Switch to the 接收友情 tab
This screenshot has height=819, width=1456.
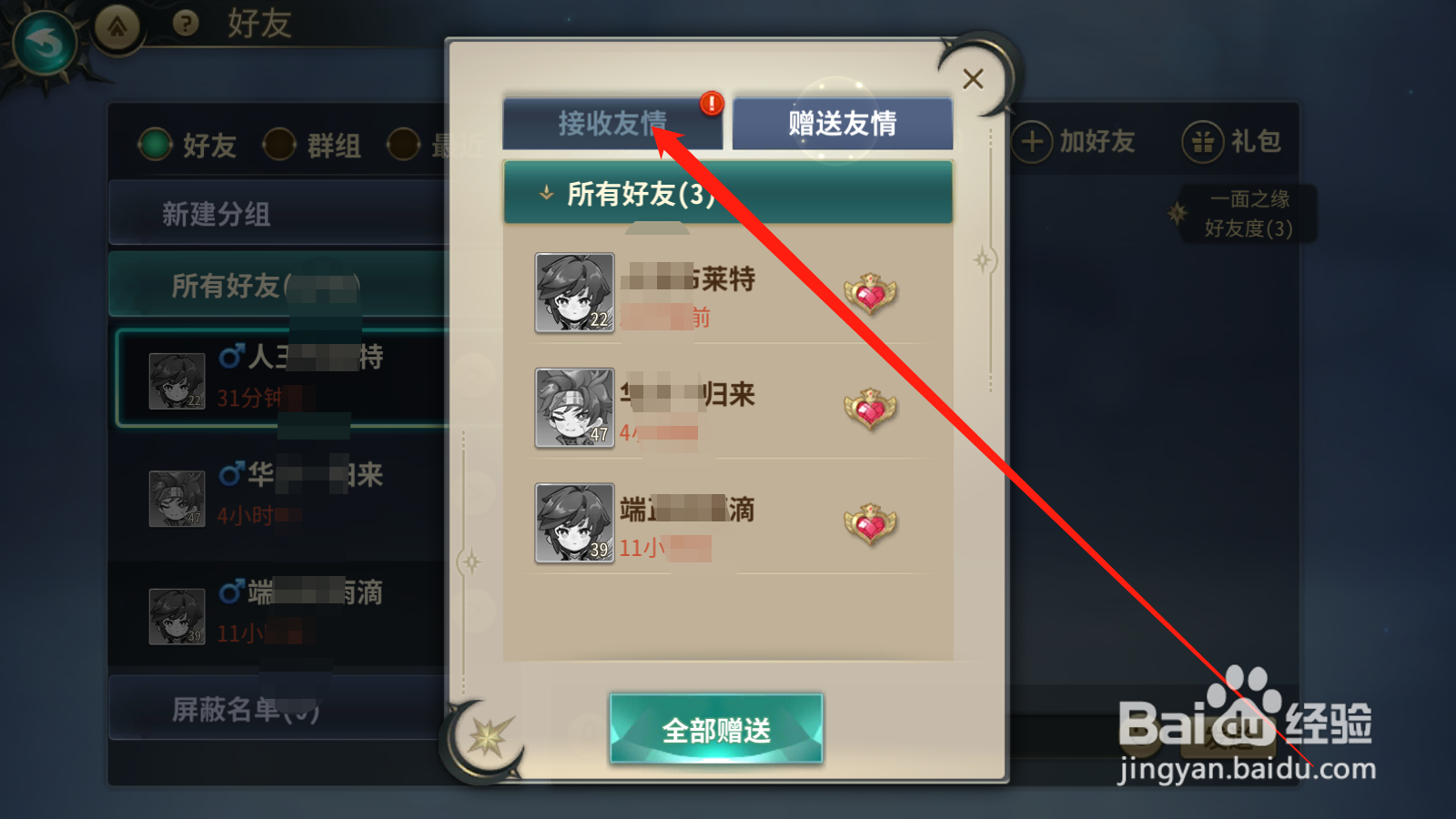[613, 121]
